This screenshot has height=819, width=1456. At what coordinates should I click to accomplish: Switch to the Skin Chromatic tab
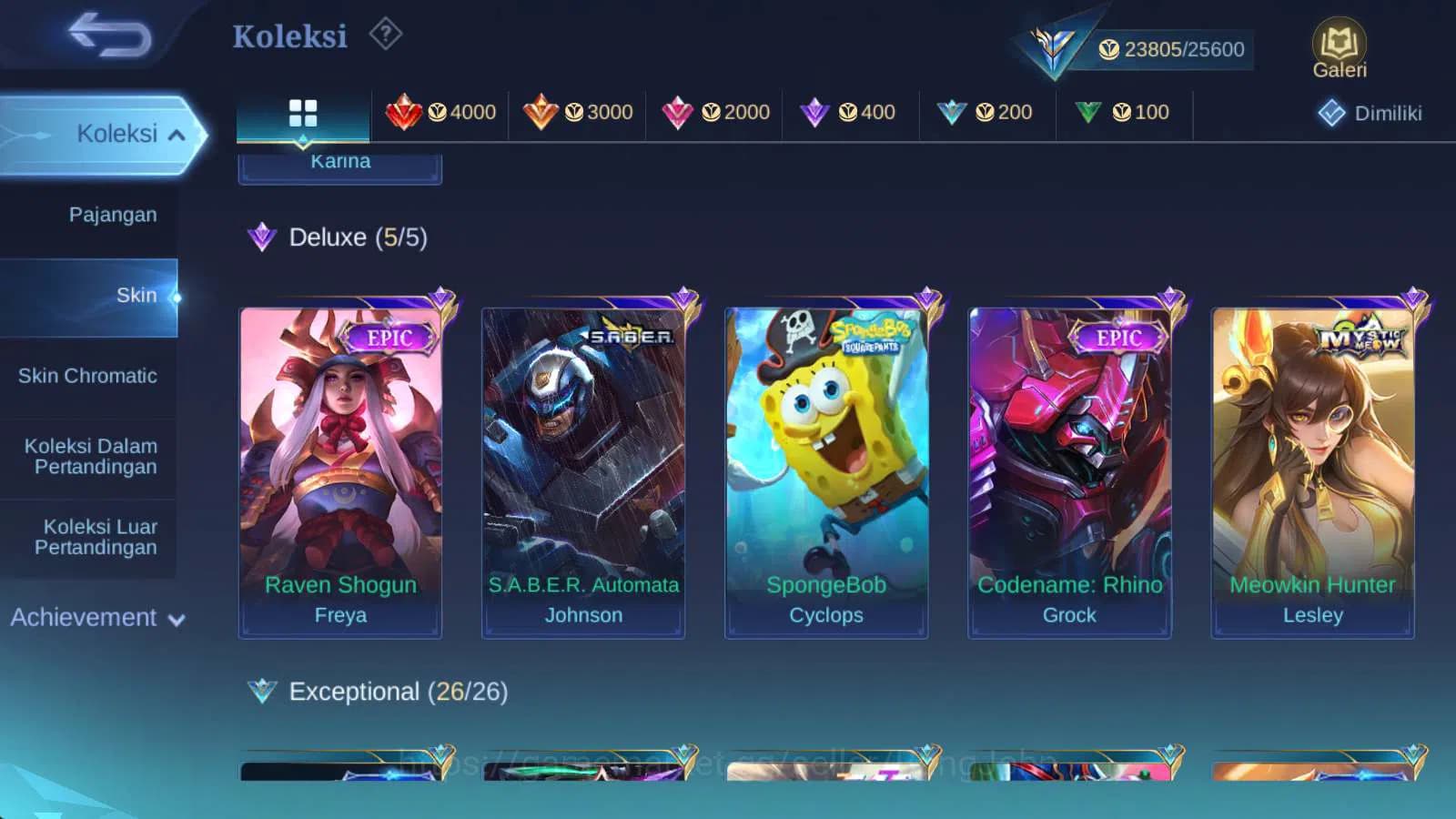tap(88, 375)
